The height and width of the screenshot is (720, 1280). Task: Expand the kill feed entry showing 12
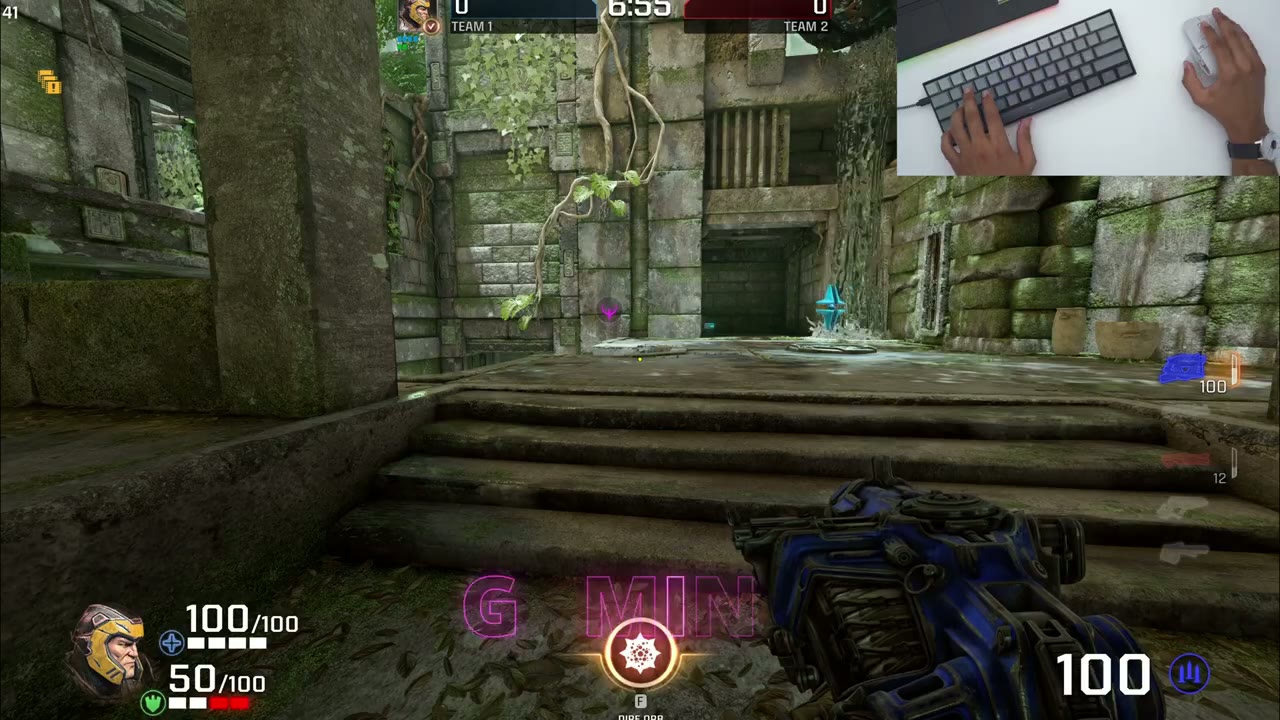(x=1220, y=478)
